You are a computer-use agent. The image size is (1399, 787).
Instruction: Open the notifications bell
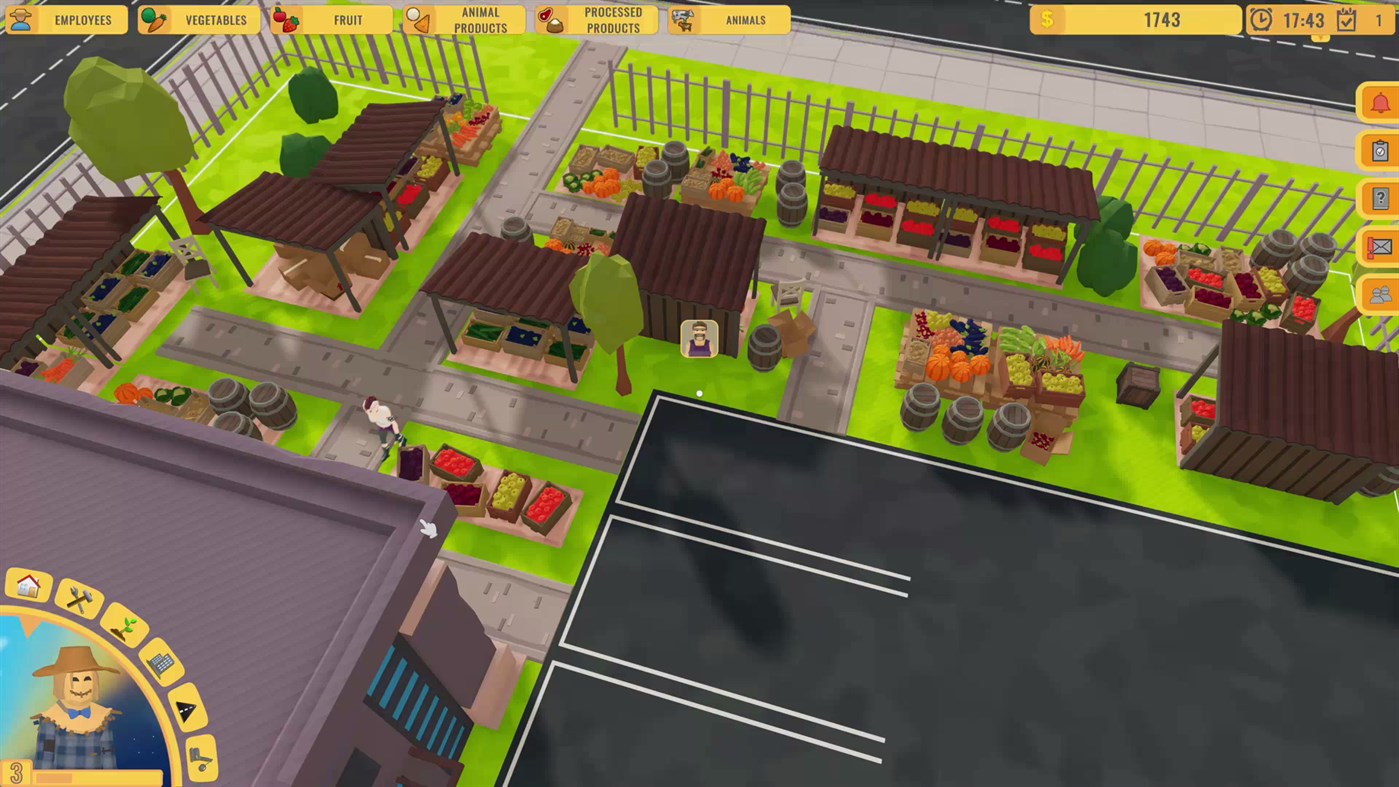(1380, 102)
